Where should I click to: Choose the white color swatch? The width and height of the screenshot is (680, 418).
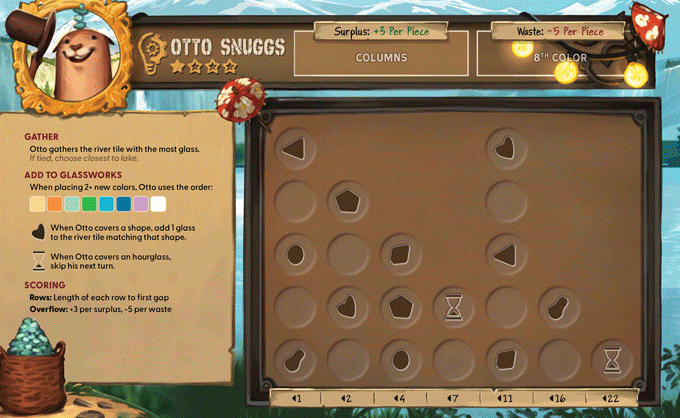tap(158, 204)
